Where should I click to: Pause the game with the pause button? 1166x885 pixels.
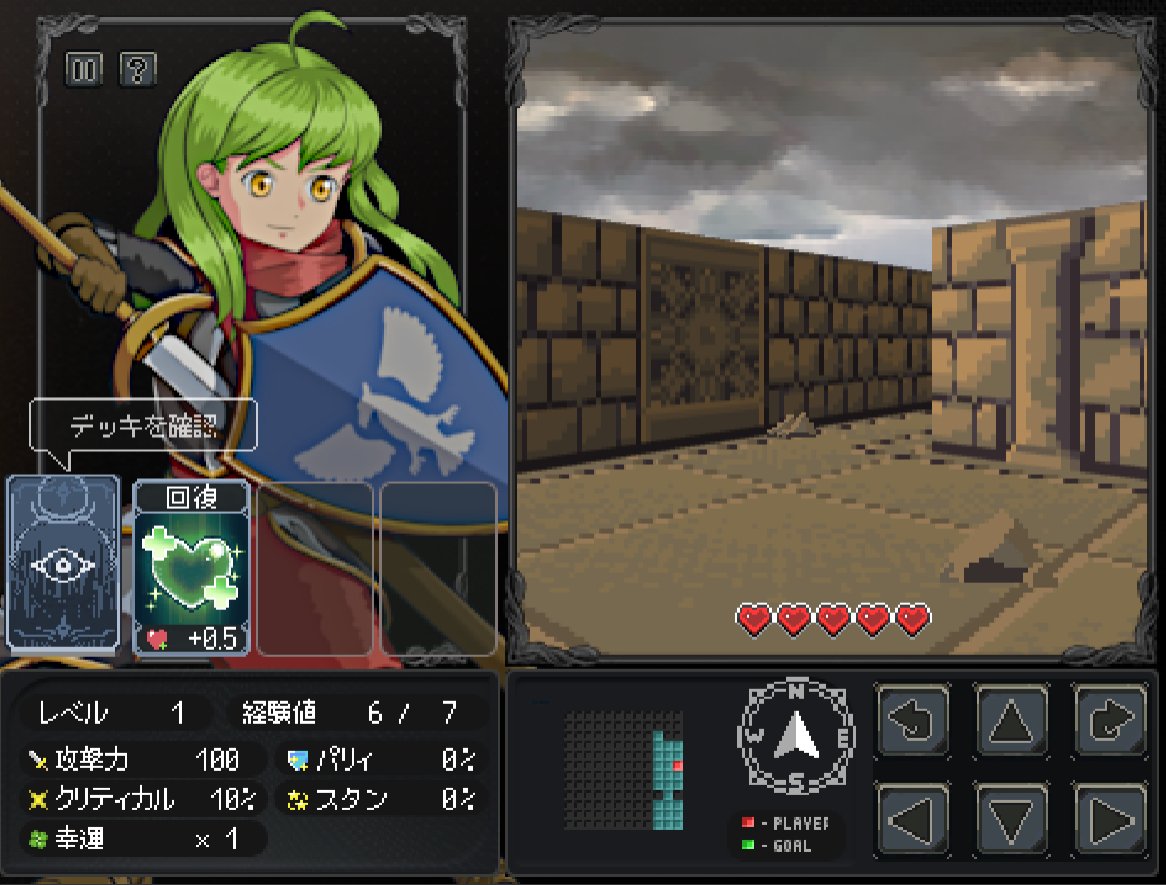click(83, 69)
